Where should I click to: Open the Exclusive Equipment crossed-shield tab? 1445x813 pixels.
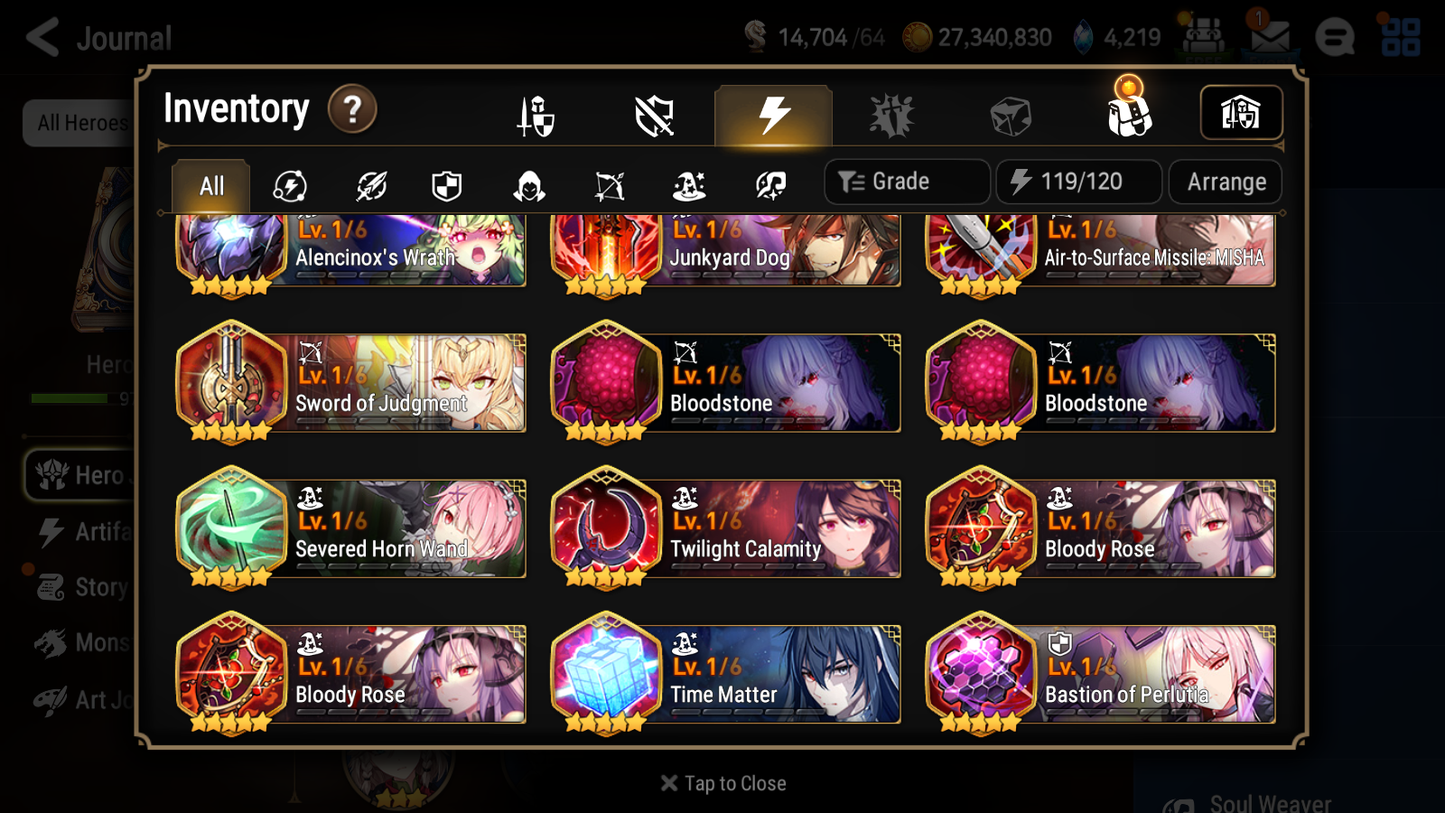tap(654, 114)
